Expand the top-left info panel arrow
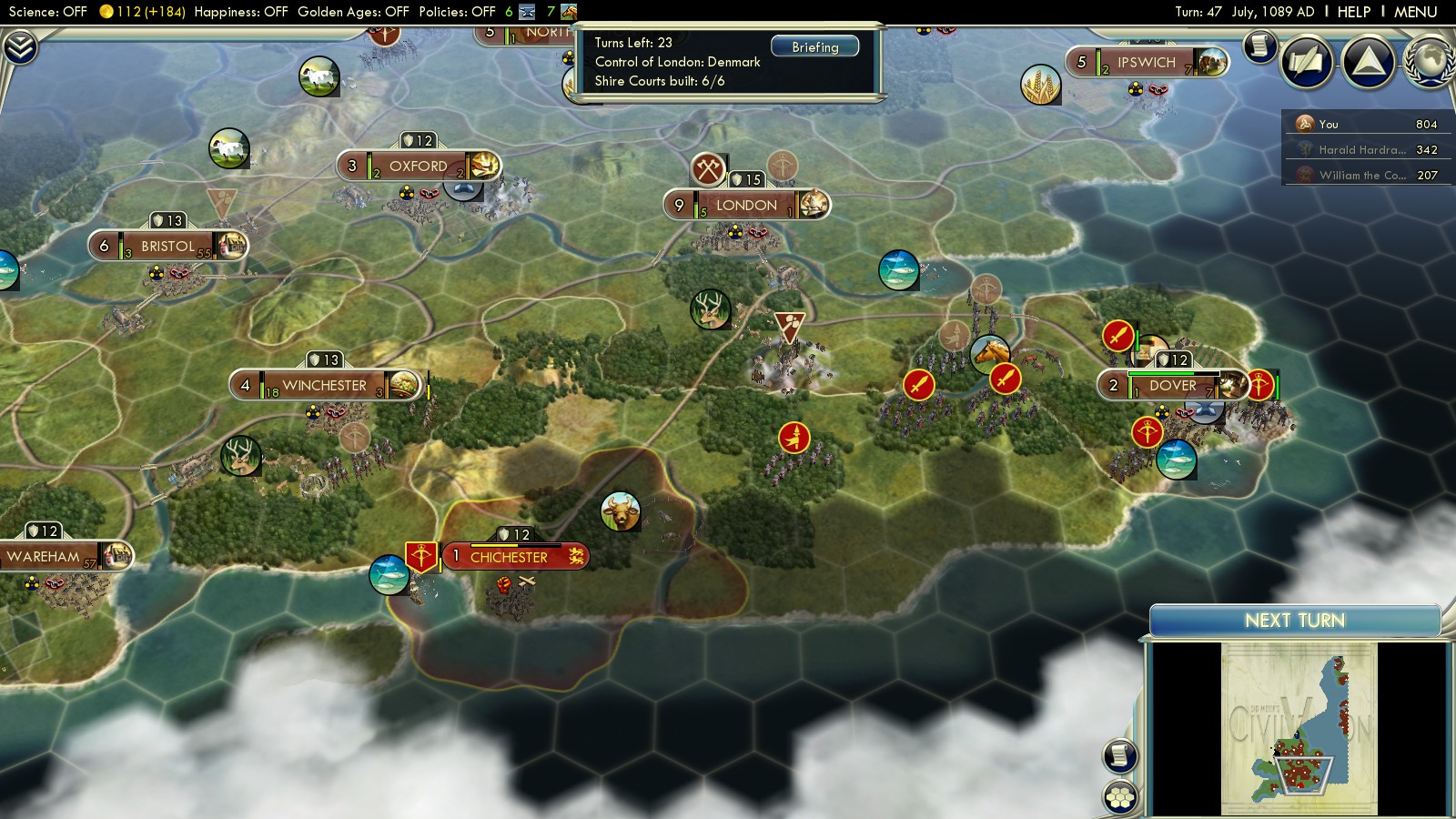1456x819 pixels. (x=20, y=47)
